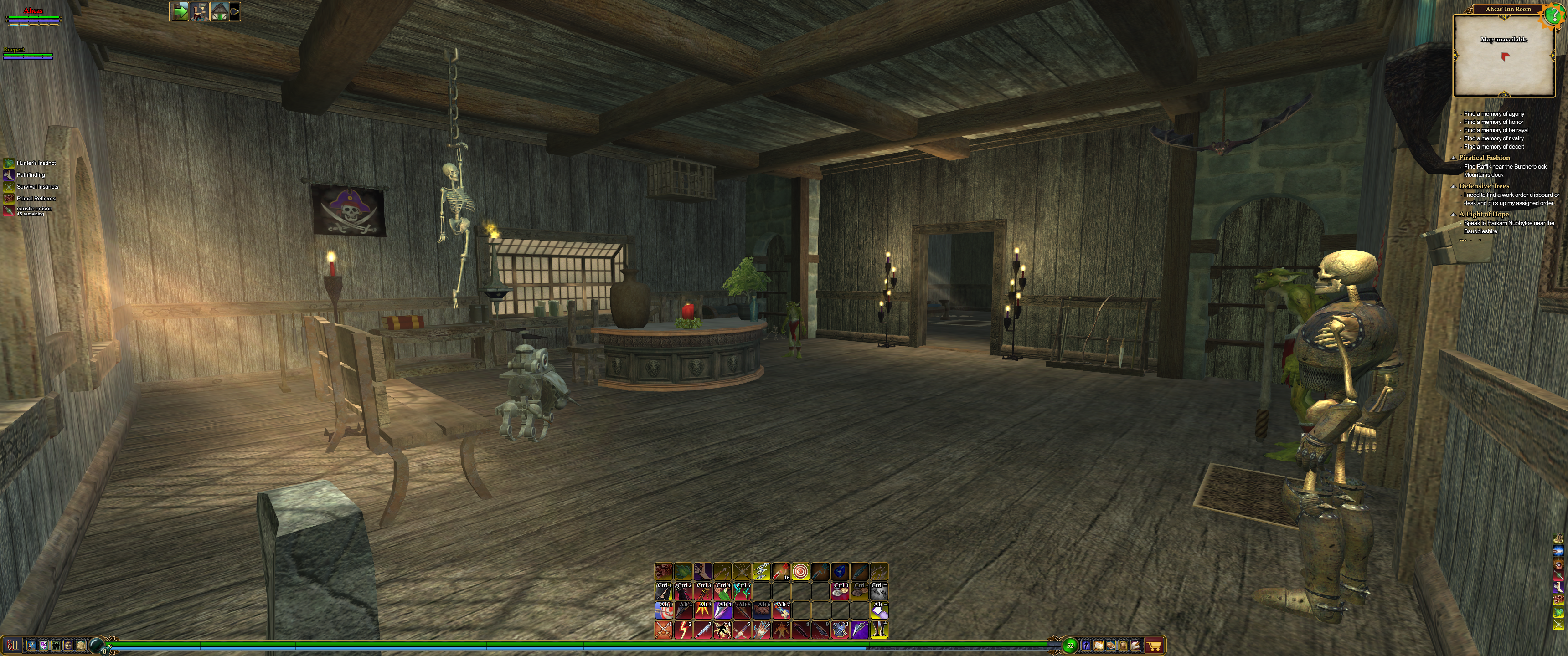This screenshot has height=656, width=1568.
Task: Activate the footprints Ctrl = ability
Action: tap(879, 591)
